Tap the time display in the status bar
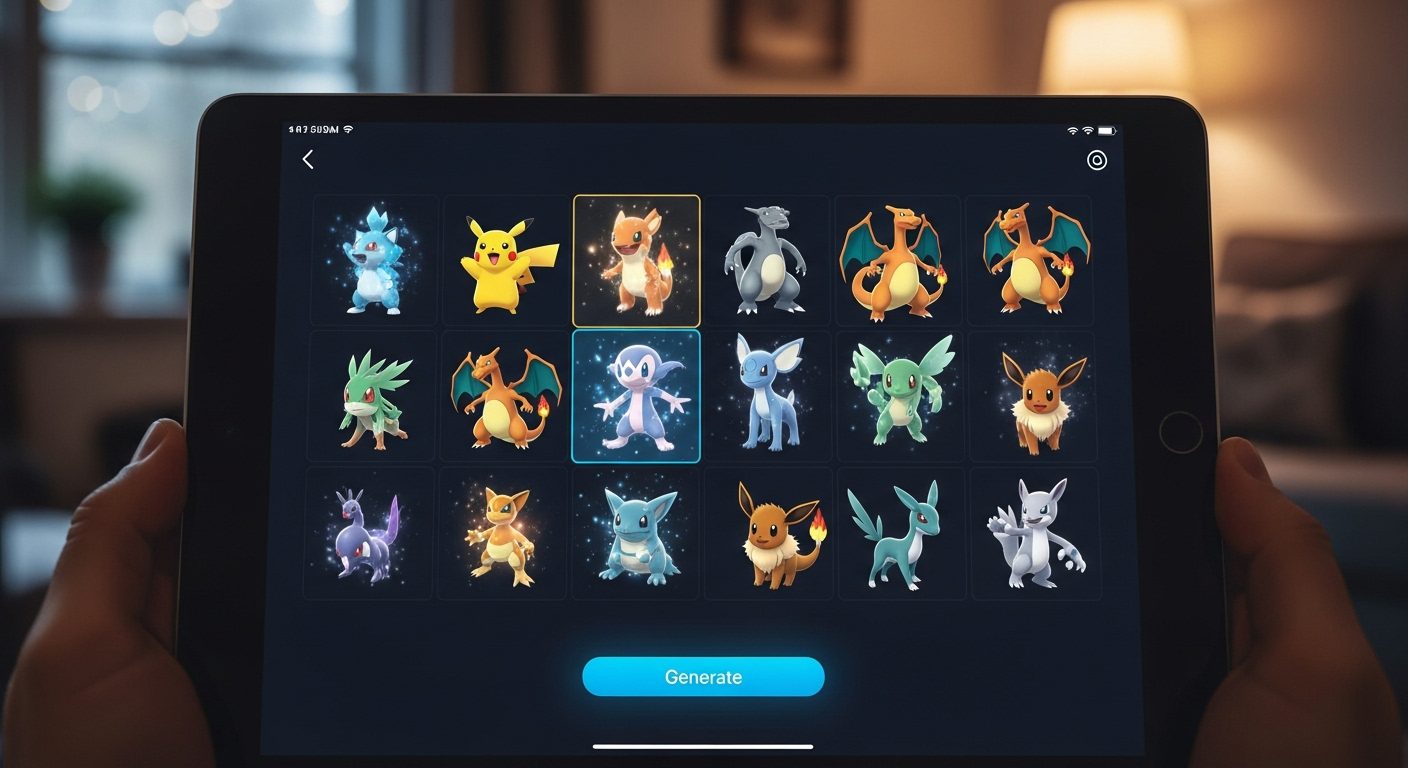The image size is (1408, 768). click(305, 128)
